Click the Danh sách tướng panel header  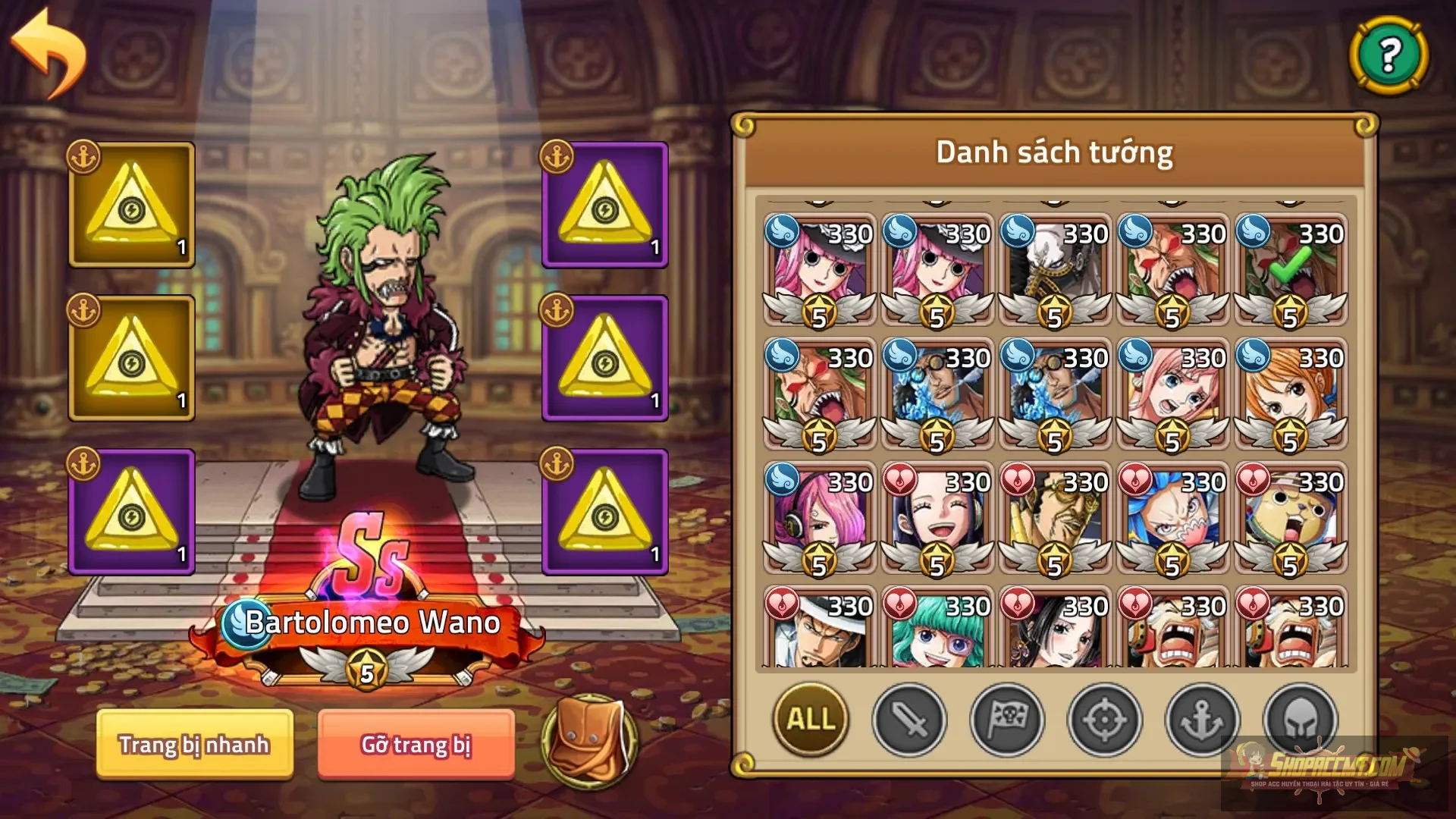1054,152
